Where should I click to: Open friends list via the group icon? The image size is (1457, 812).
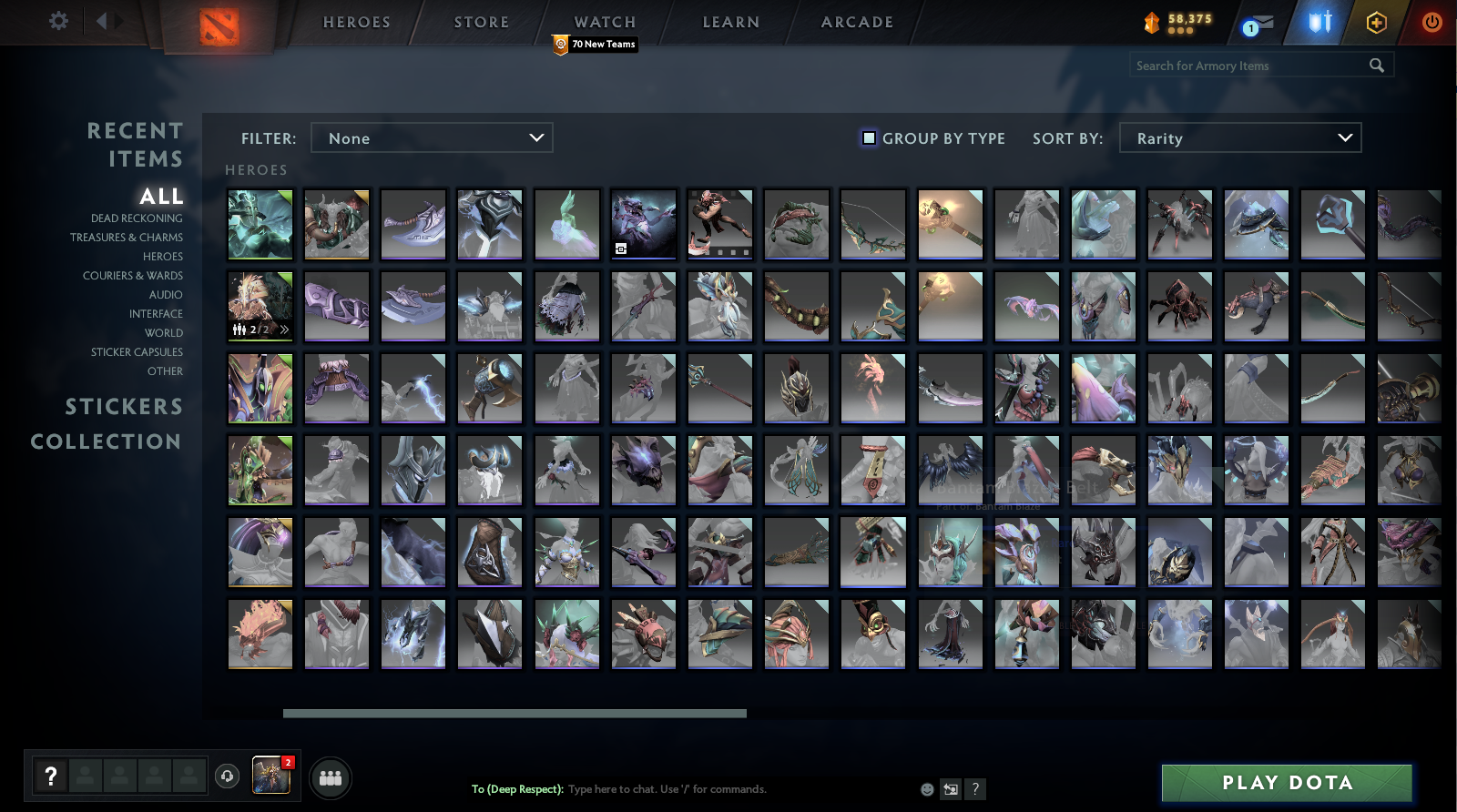pos(331,777)
